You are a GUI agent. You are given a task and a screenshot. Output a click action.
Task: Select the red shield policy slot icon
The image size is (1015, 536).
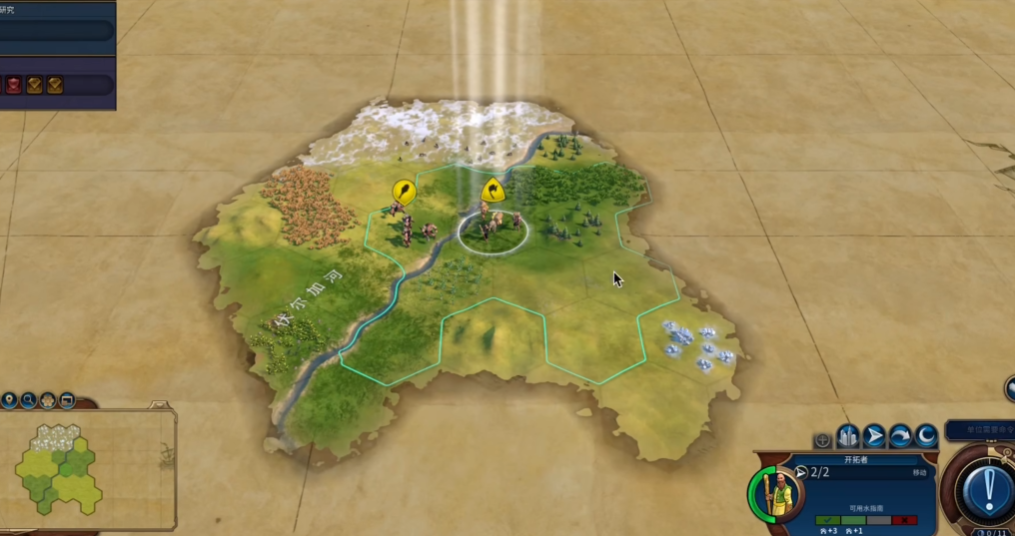[x=13, y=85]
